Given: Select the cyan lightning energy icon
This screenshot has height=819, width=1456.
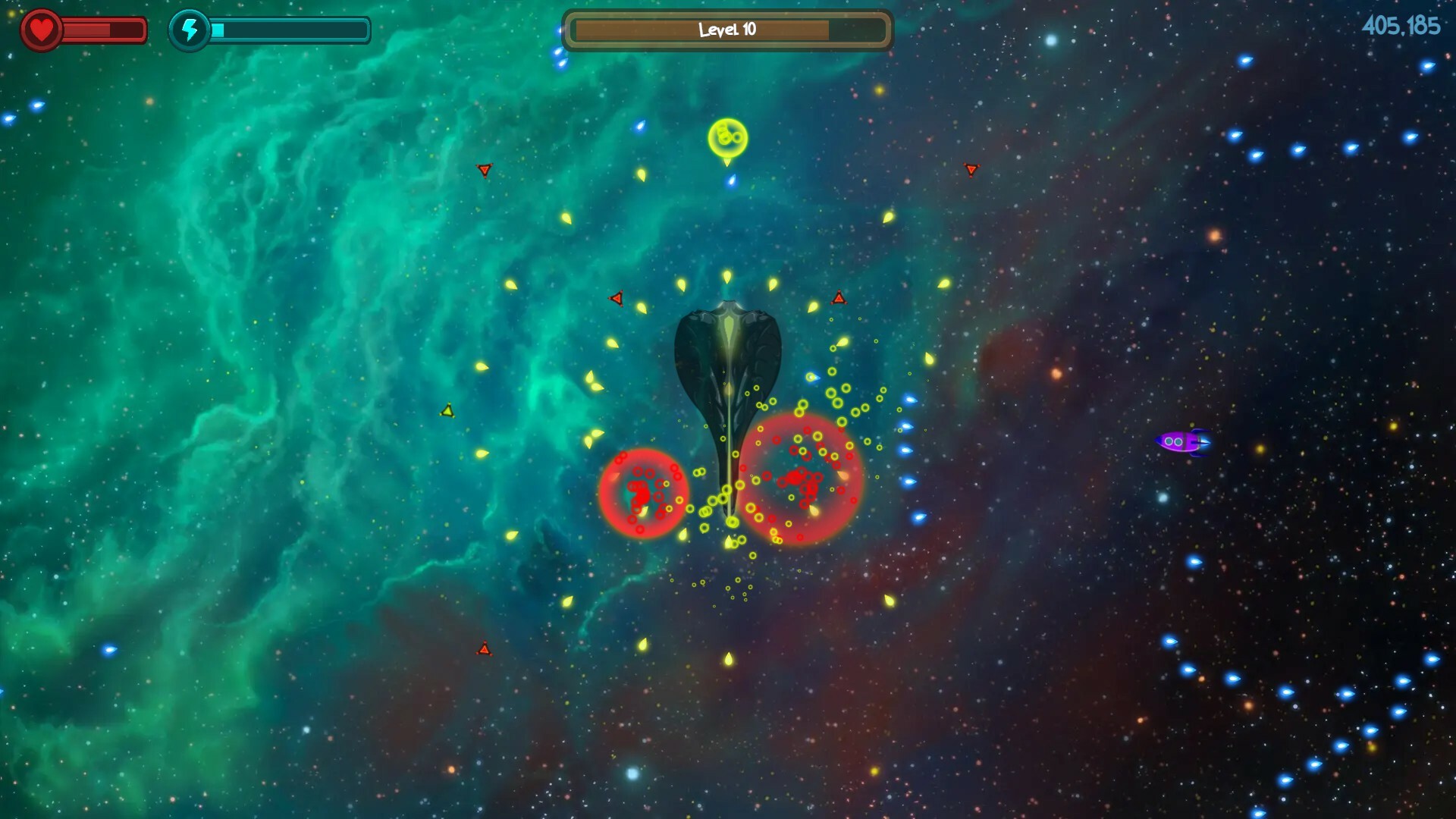Looking at the screenshot, I should coord(189,29).
